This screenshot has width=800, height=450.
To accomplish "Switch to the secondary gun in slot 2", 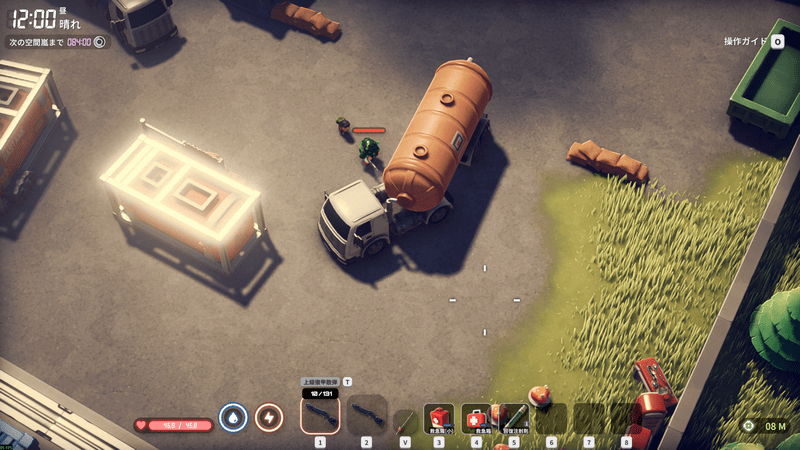I will click(365, 414).
